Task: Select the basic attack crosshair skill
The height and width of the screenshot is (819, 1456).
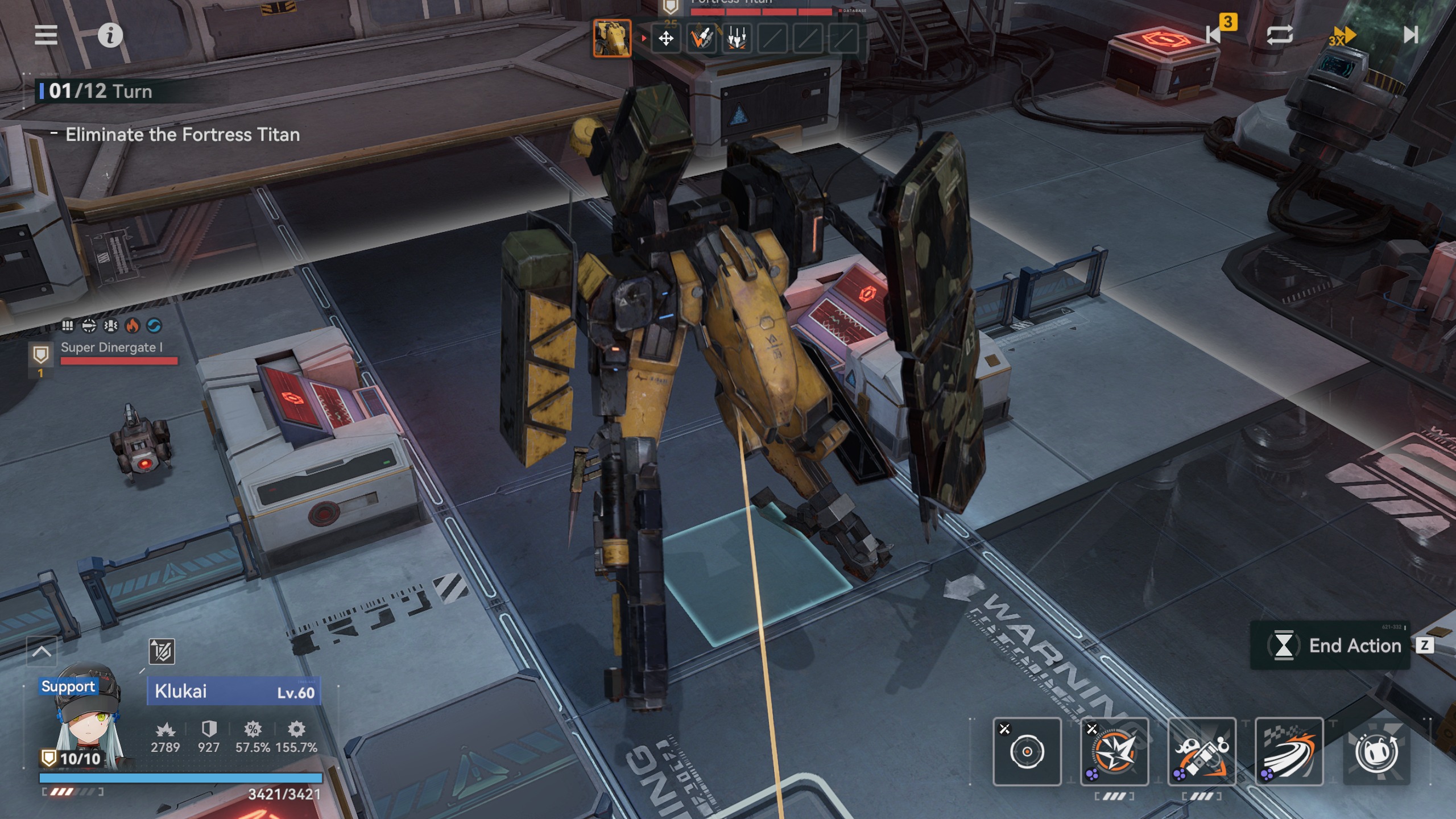Action: tap(1027, 752)
